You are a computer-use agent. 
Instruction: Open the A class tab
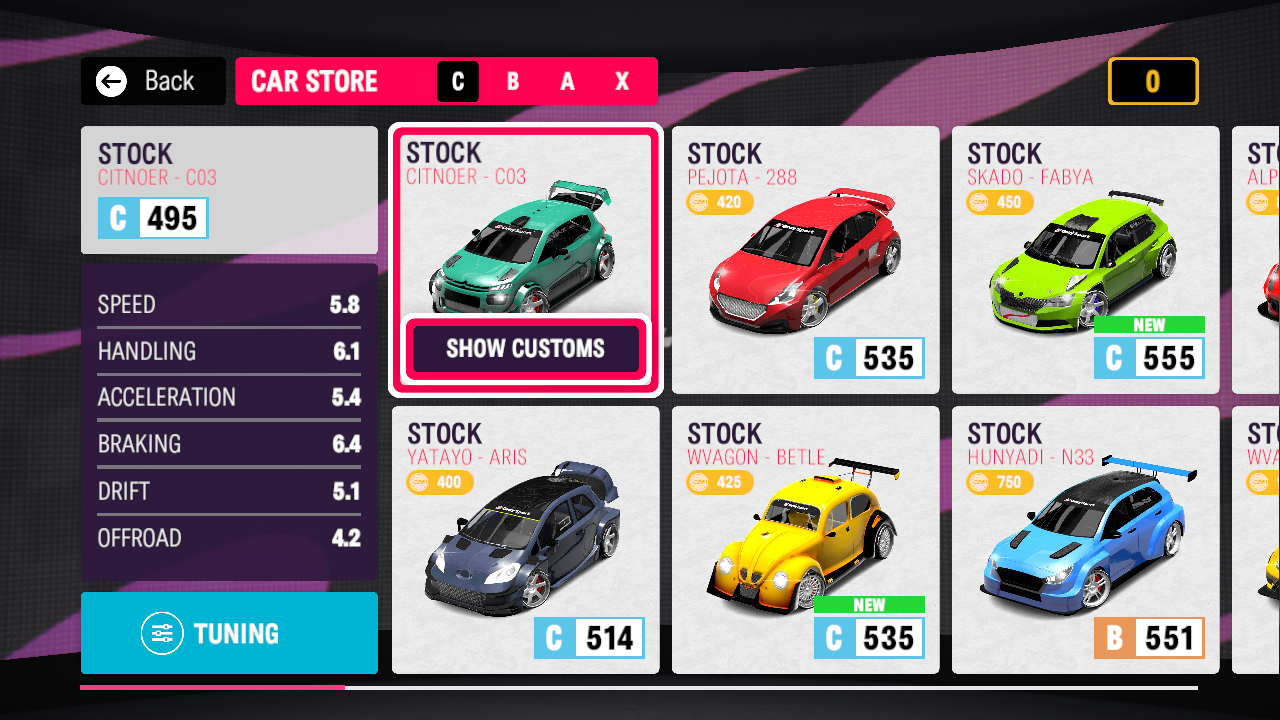(568, 82)
